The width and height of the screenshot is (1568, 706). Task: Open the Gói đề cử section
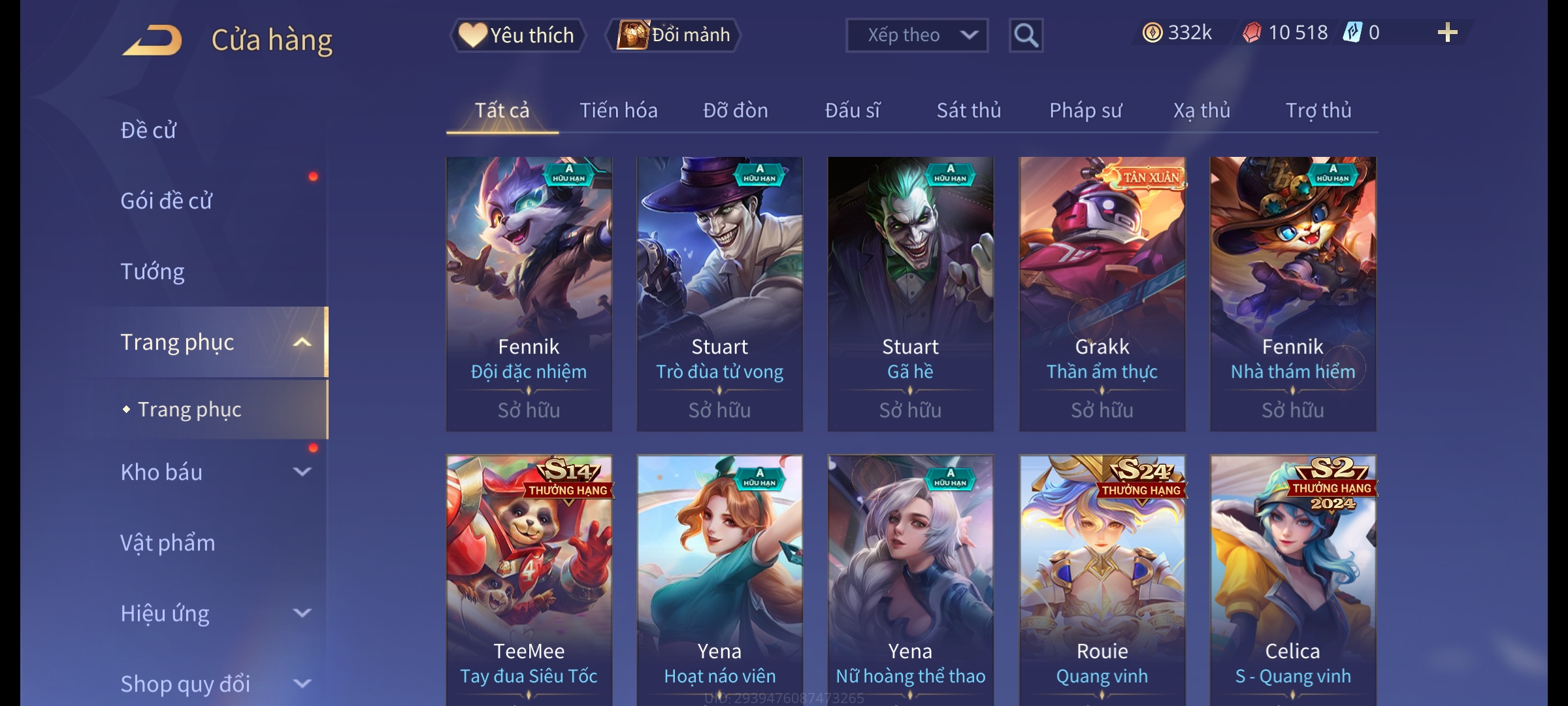pyautogui.click(x=167, y=201)
